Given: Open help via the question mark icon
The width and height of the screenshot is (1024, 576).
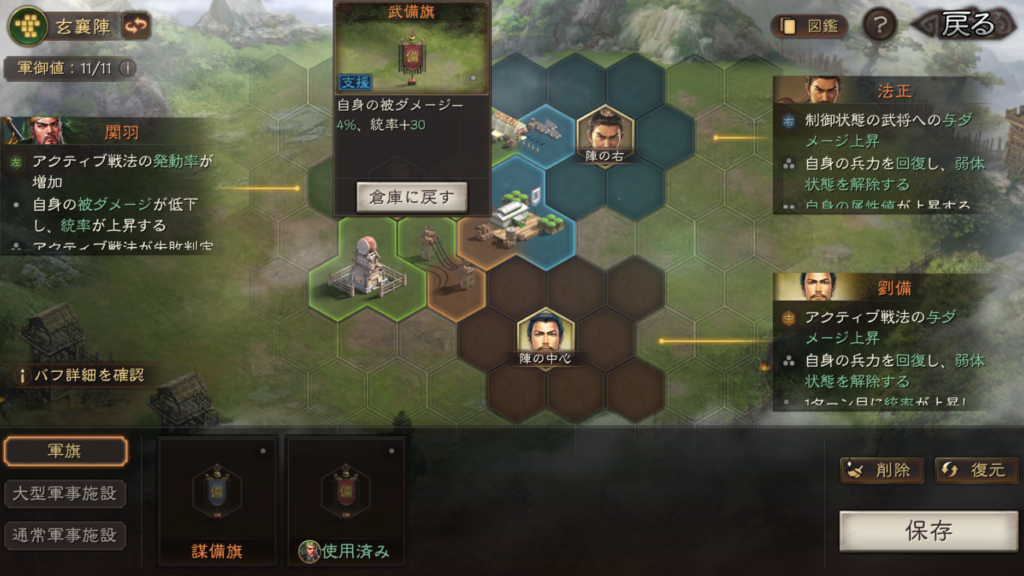Looking at the screenshot, I should (879, 26).
